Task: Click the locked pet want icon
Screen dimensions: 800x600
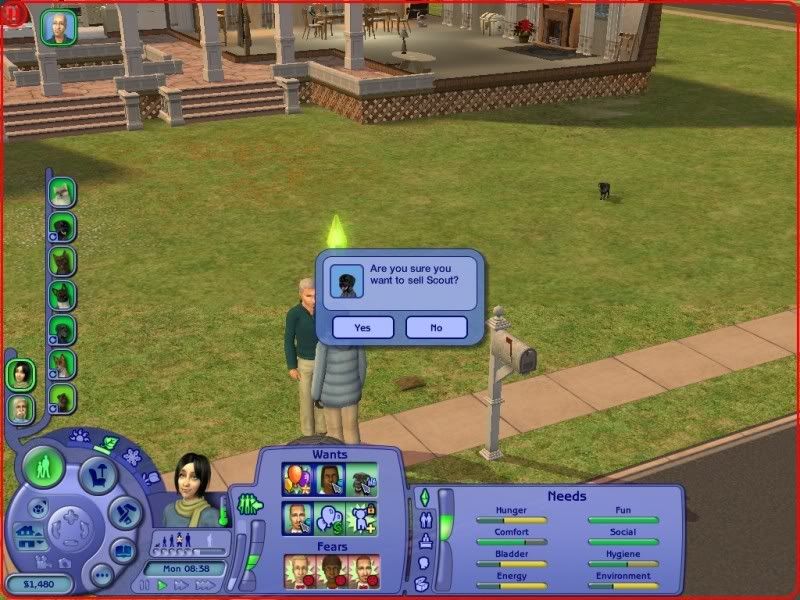Action: coord(364,518)
